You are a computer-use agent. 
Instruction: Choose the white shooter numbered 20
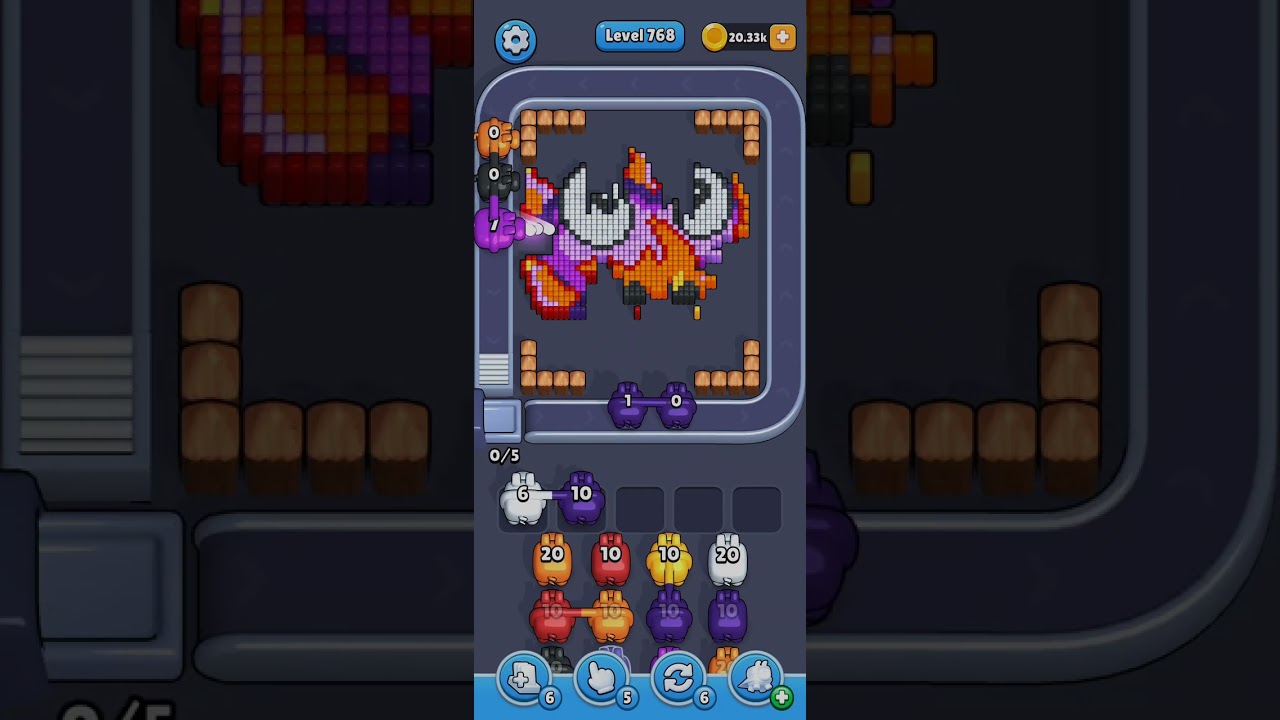pyautogui.click(x=727, y=560)
